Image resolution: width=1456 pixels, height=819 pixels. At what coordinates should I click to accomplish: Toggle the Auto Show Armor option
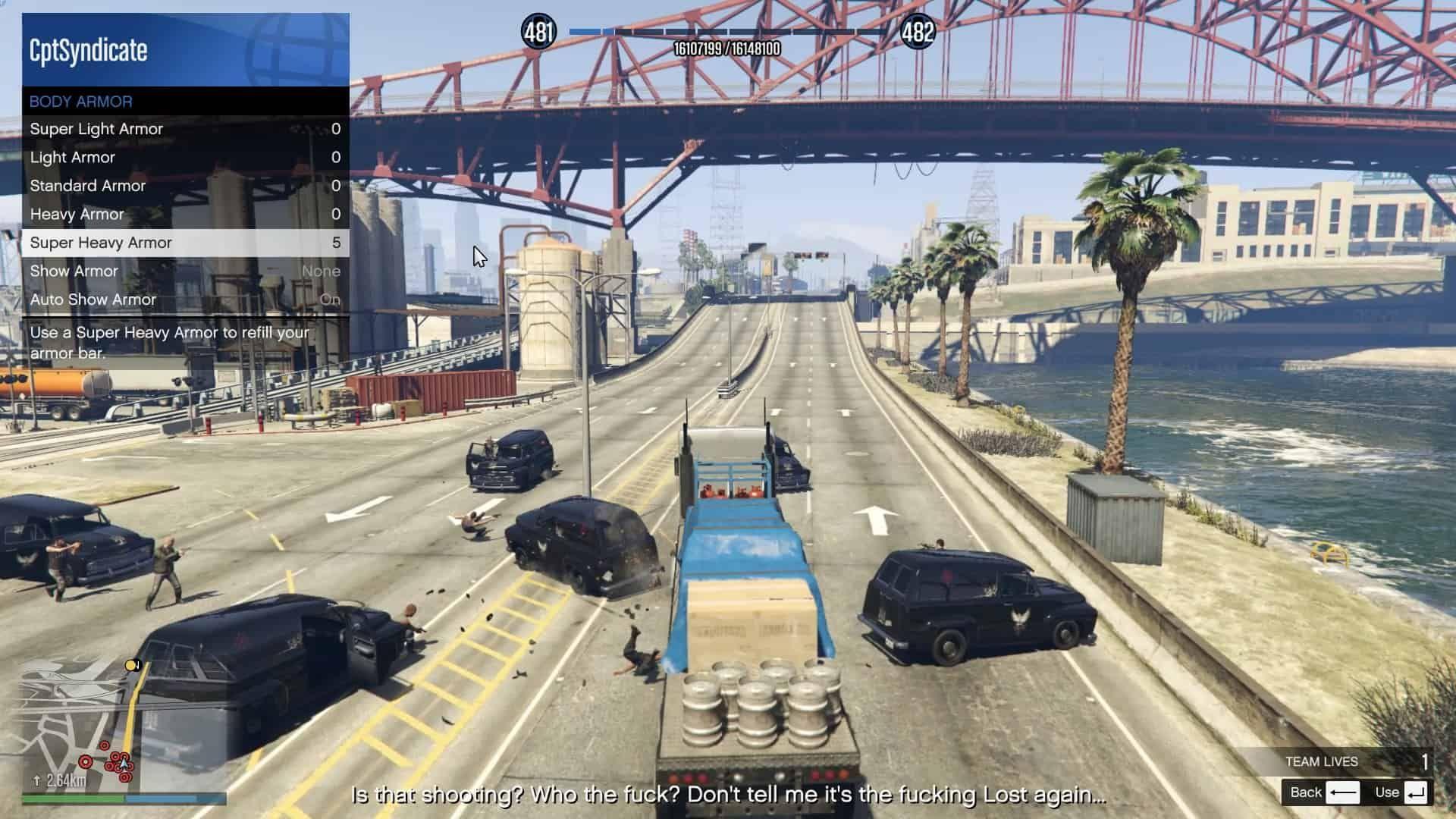click(x=185, y=300)
